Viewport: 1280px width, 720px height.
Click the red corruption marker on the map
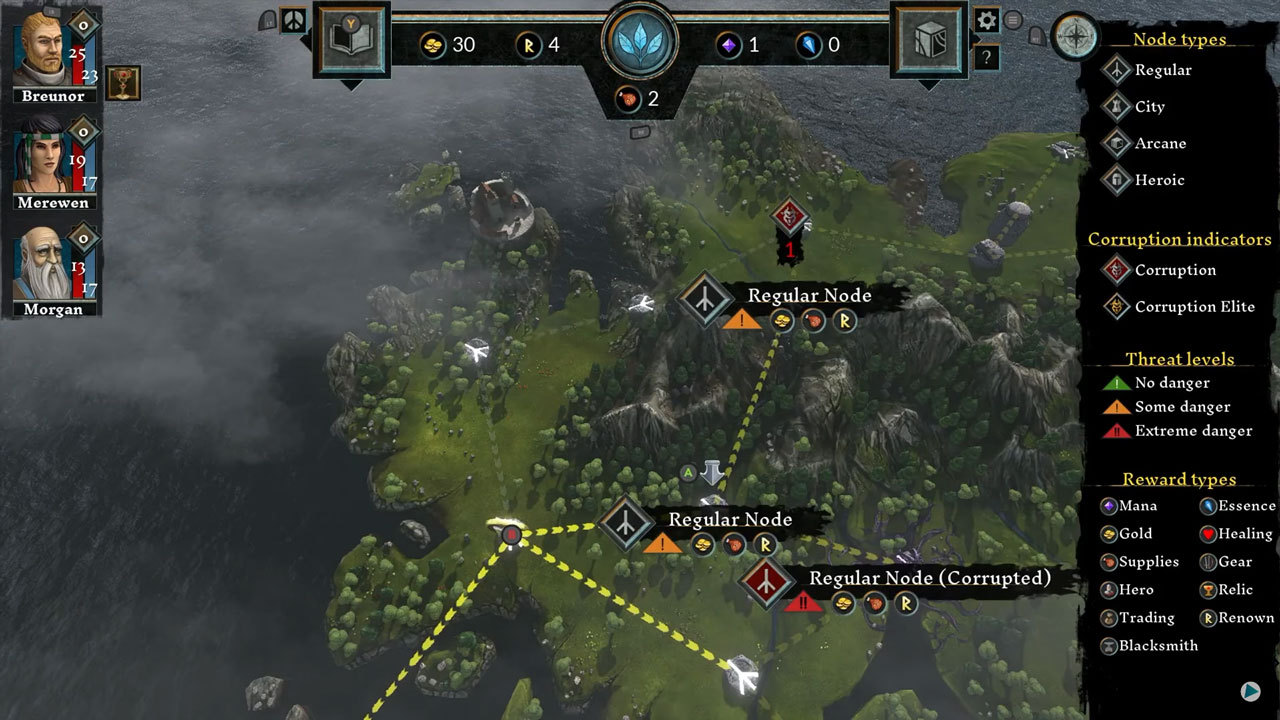[789, 218]
